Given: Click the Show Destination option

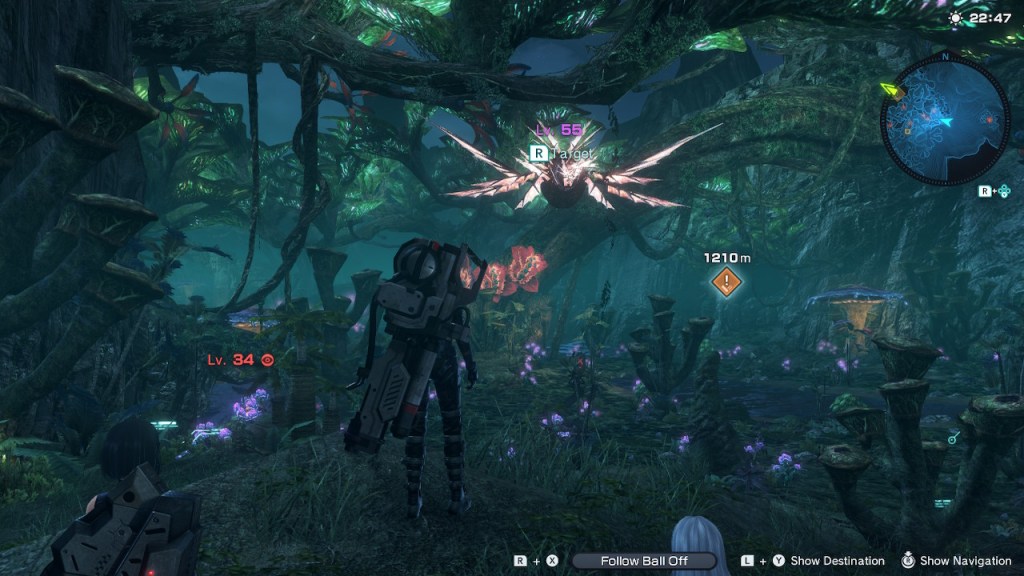Looking at the screenshot, I should pos(837,561).
